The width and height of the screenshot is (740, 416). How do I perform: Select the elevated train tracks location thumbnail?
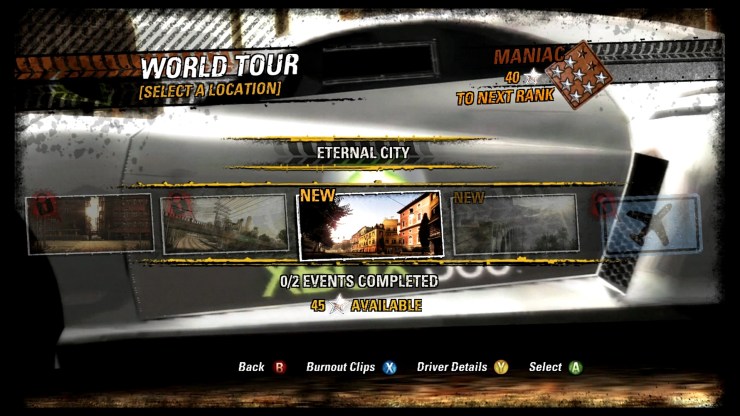(x=226, y=224)
